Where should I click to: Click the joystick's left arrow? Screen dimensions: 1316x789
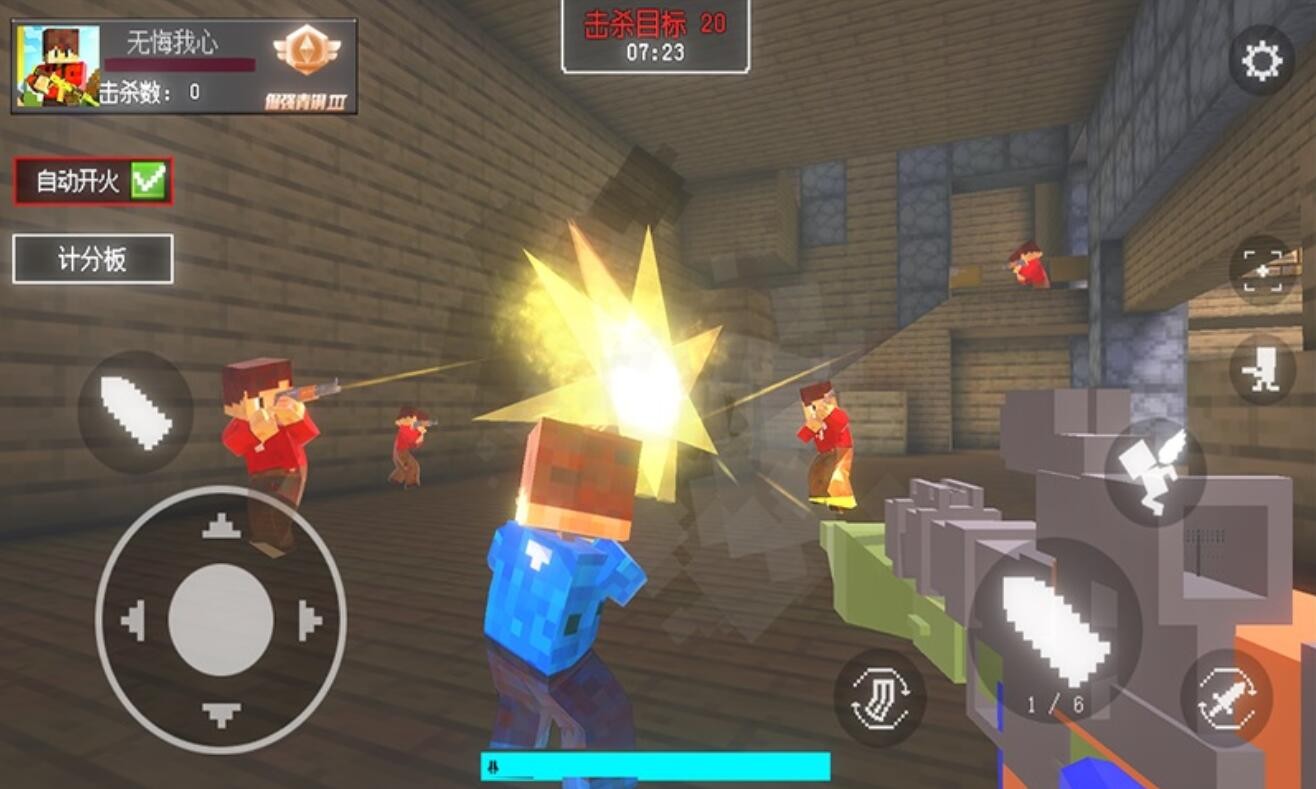(x=133, y=621)
